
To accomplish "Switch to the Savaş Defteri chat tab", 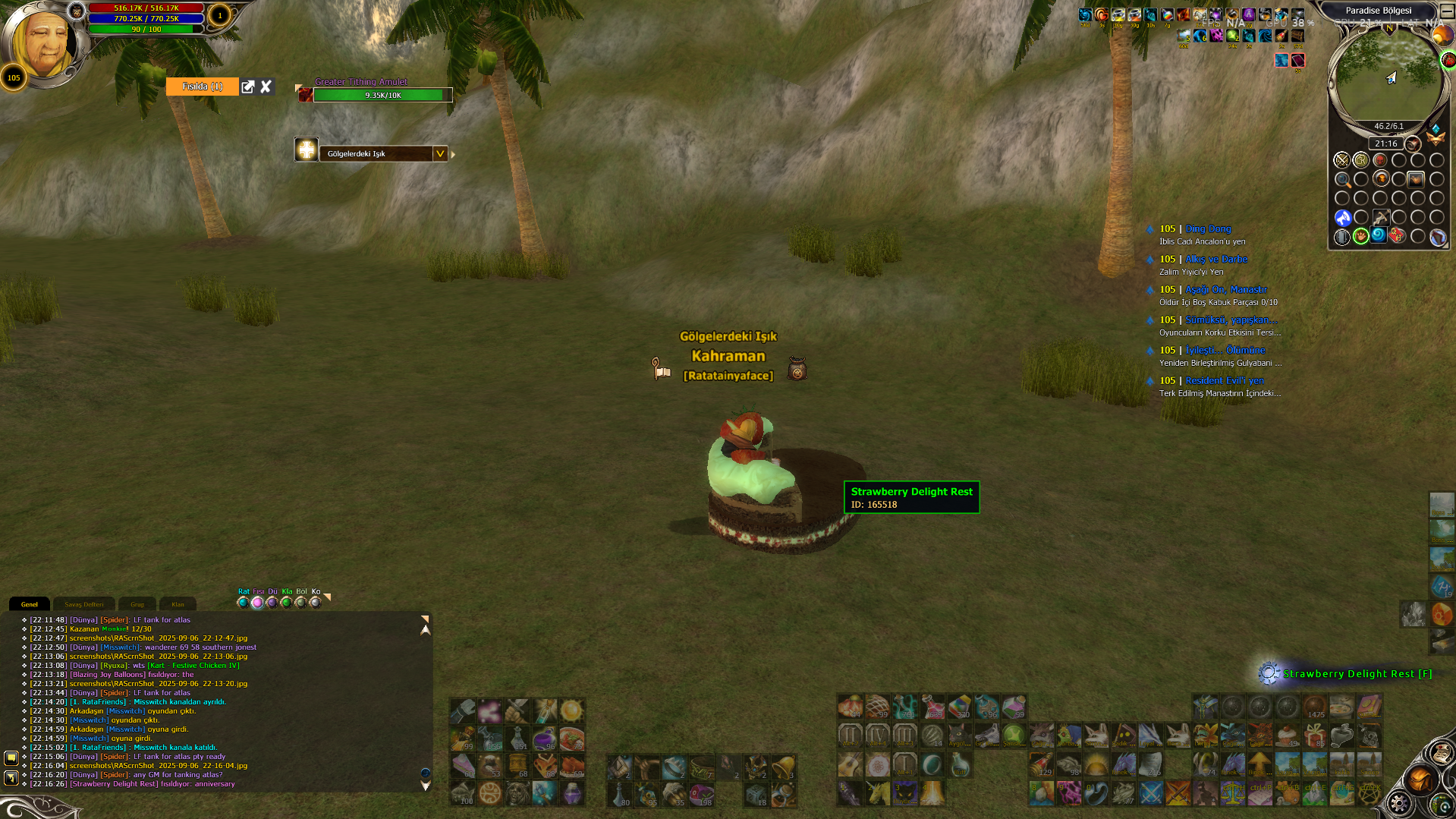I will click(x=83, y=604).
